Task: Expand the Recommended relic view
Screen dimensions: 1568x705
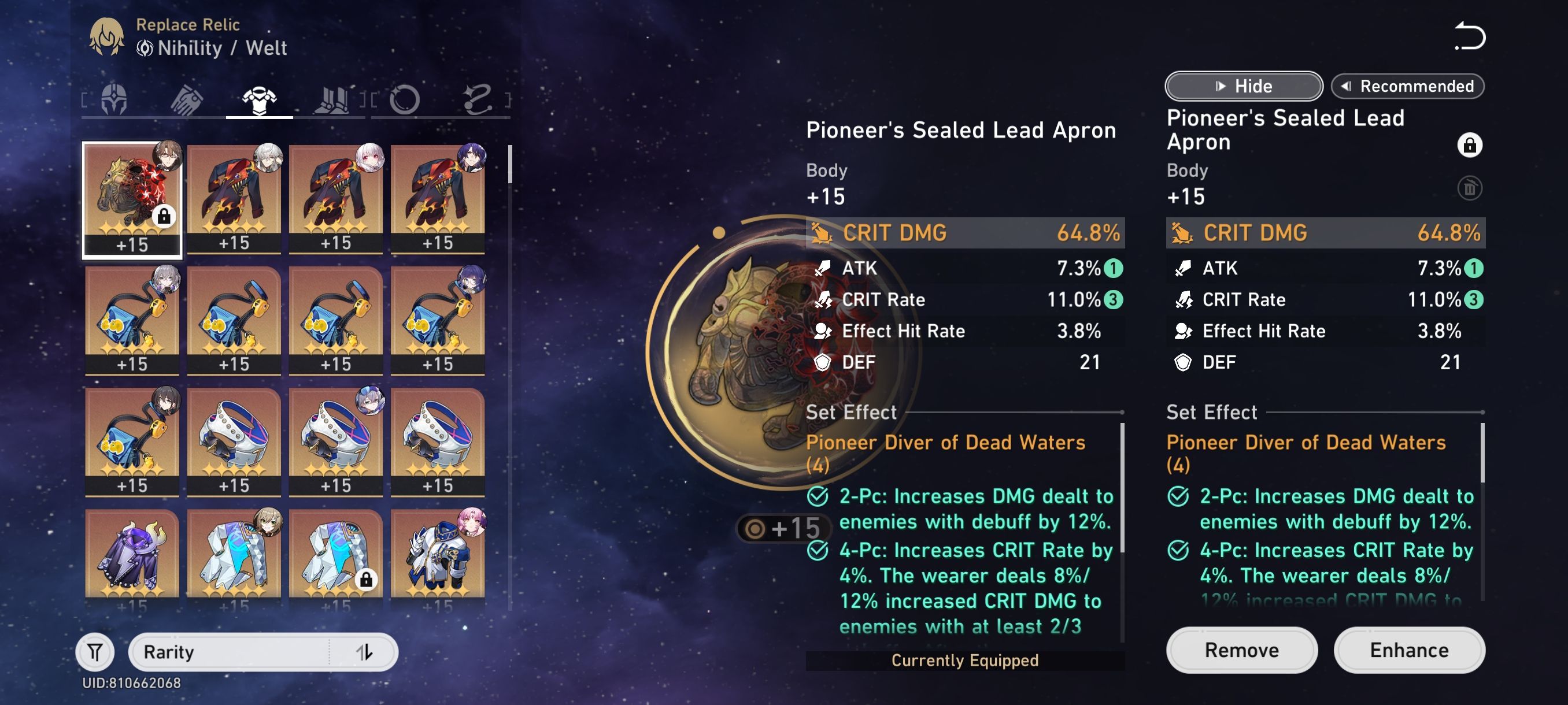Action: 1409,86
